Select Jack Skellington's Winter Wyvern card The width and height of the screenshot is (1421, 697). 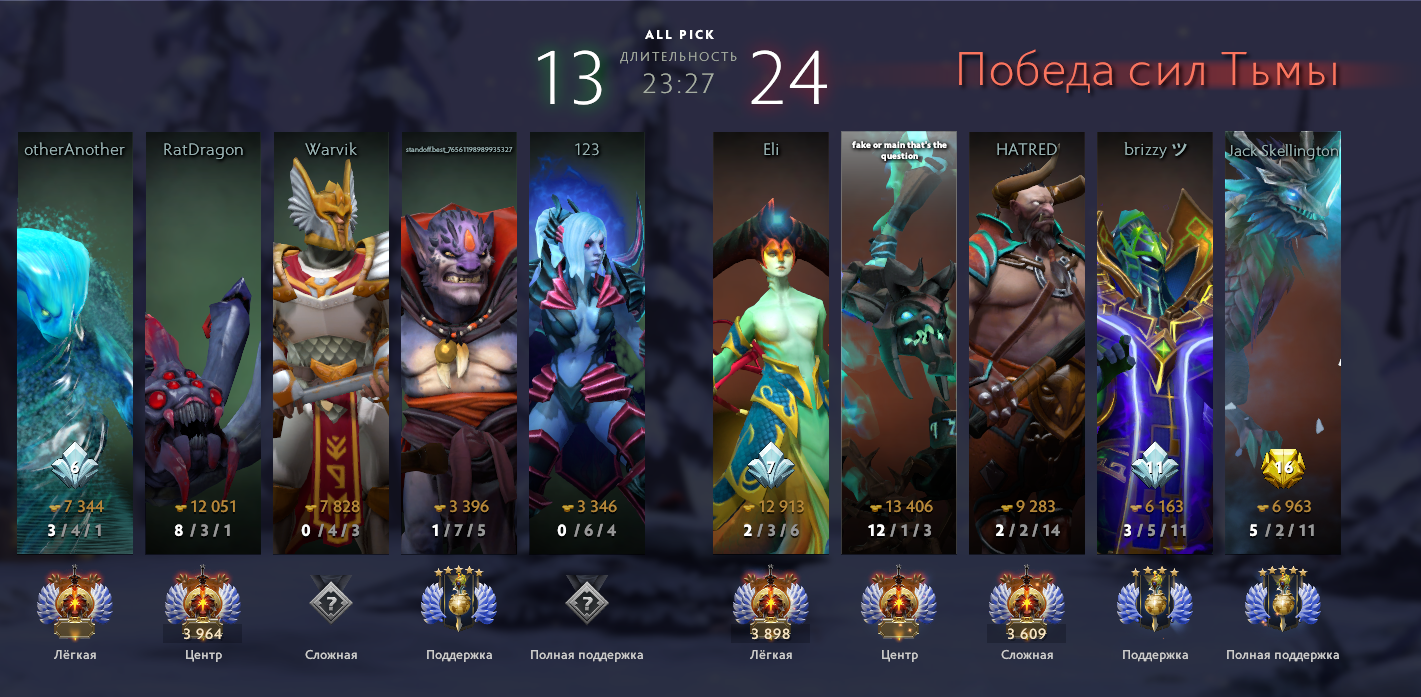1283,340
